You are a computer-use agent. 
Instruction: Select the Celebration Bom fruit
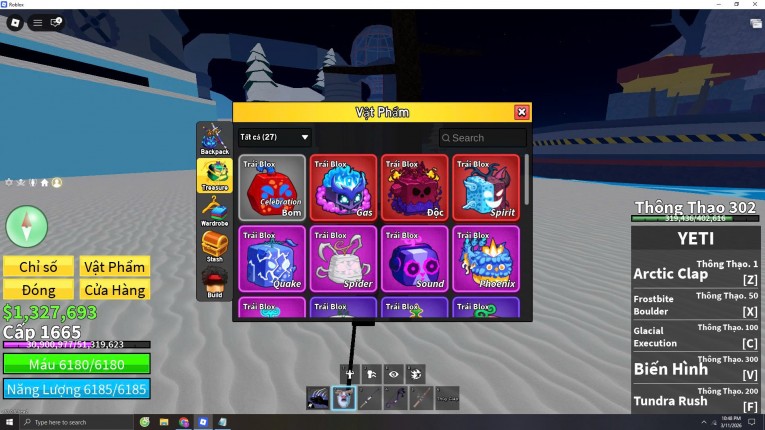click(x=272, y=187)
